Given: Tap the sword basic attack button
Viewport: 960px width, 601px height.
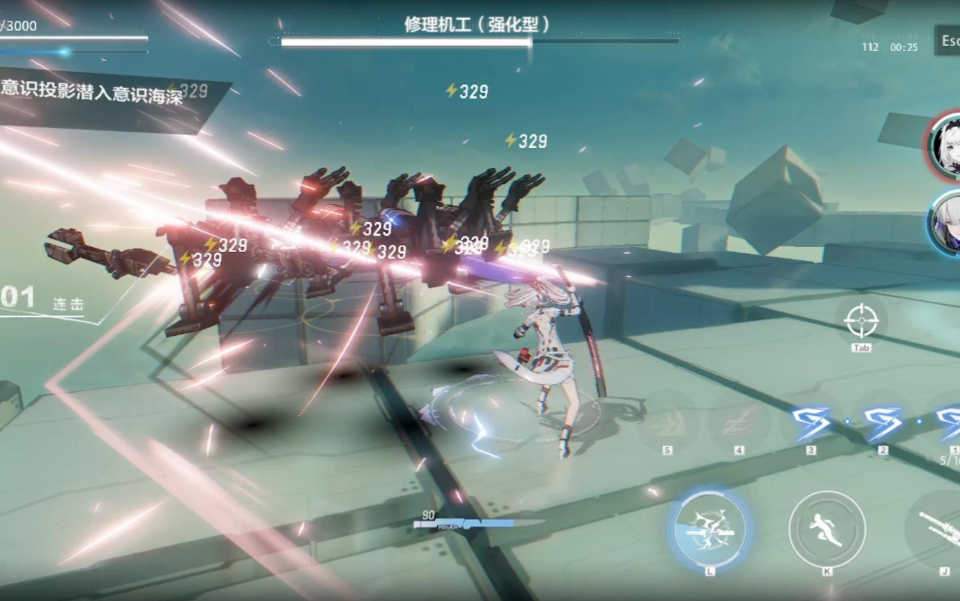Looking at the screenshot, I should [x=938, y=530].
